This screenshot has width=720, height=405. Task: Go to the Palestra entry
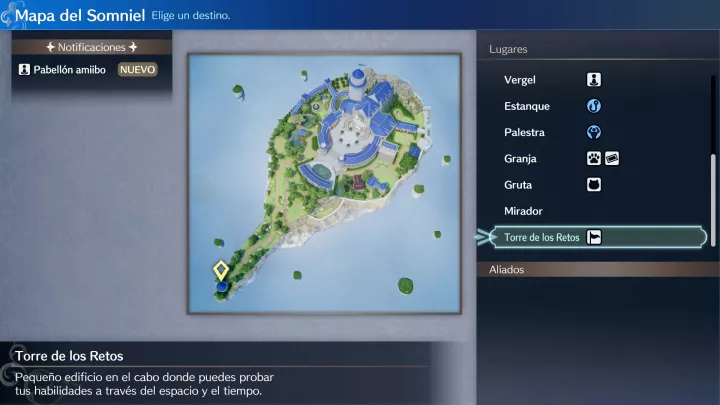pyautogui.click(x=523, y=132)
